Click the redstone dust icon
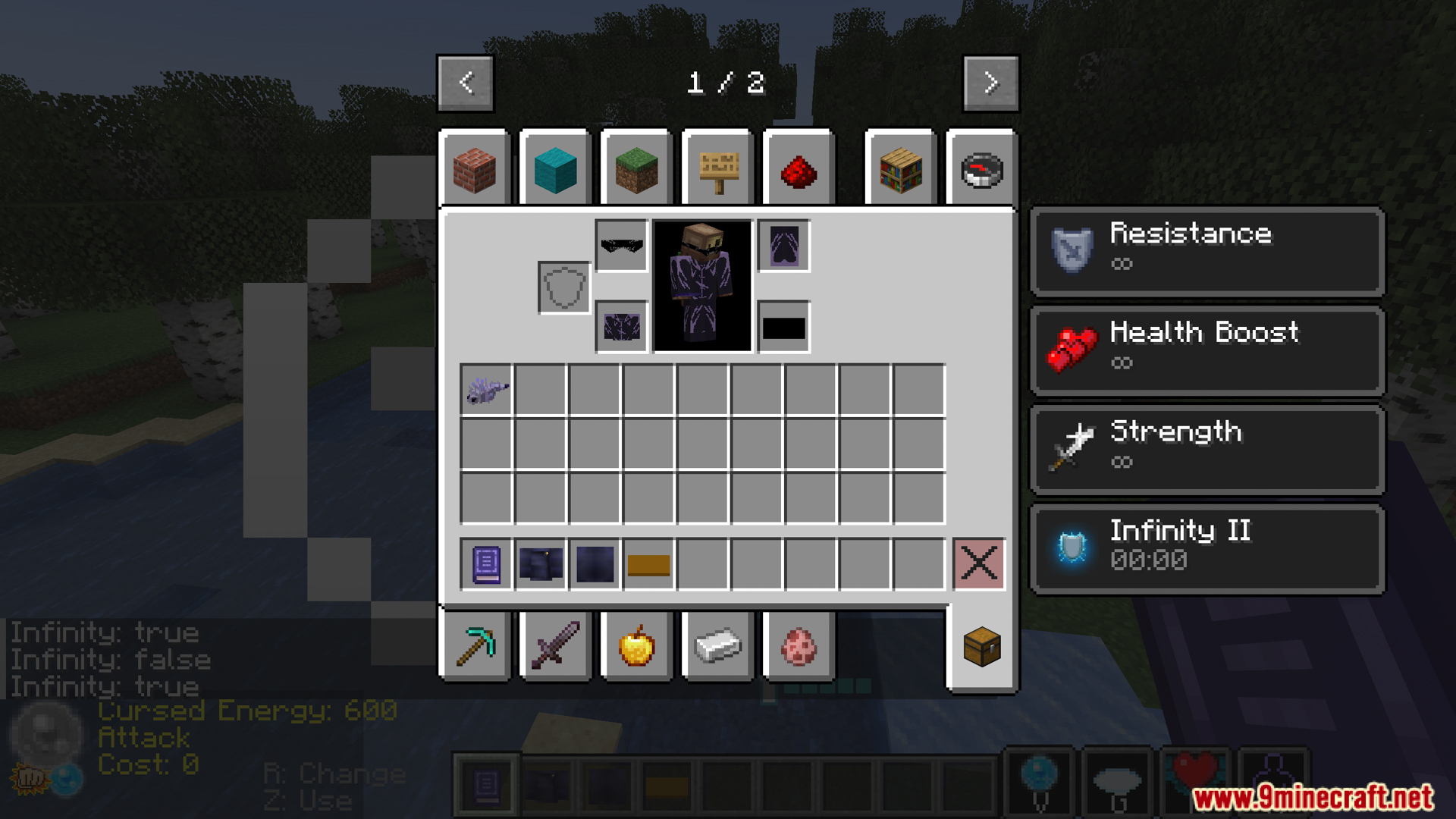The image size is (1456, 819). coord(799,169)
